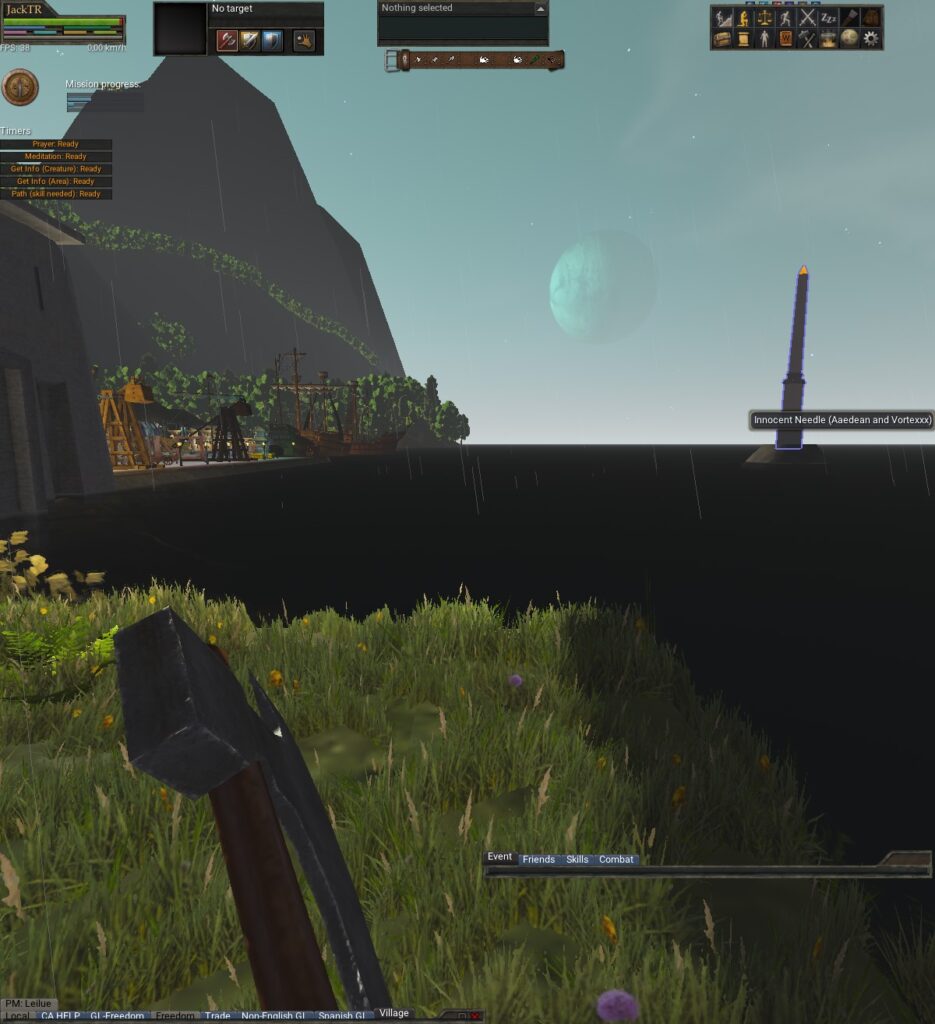The image size is (935, 1024).
Task: Switch to the Trade chat tab
Action: [217, 1016]
